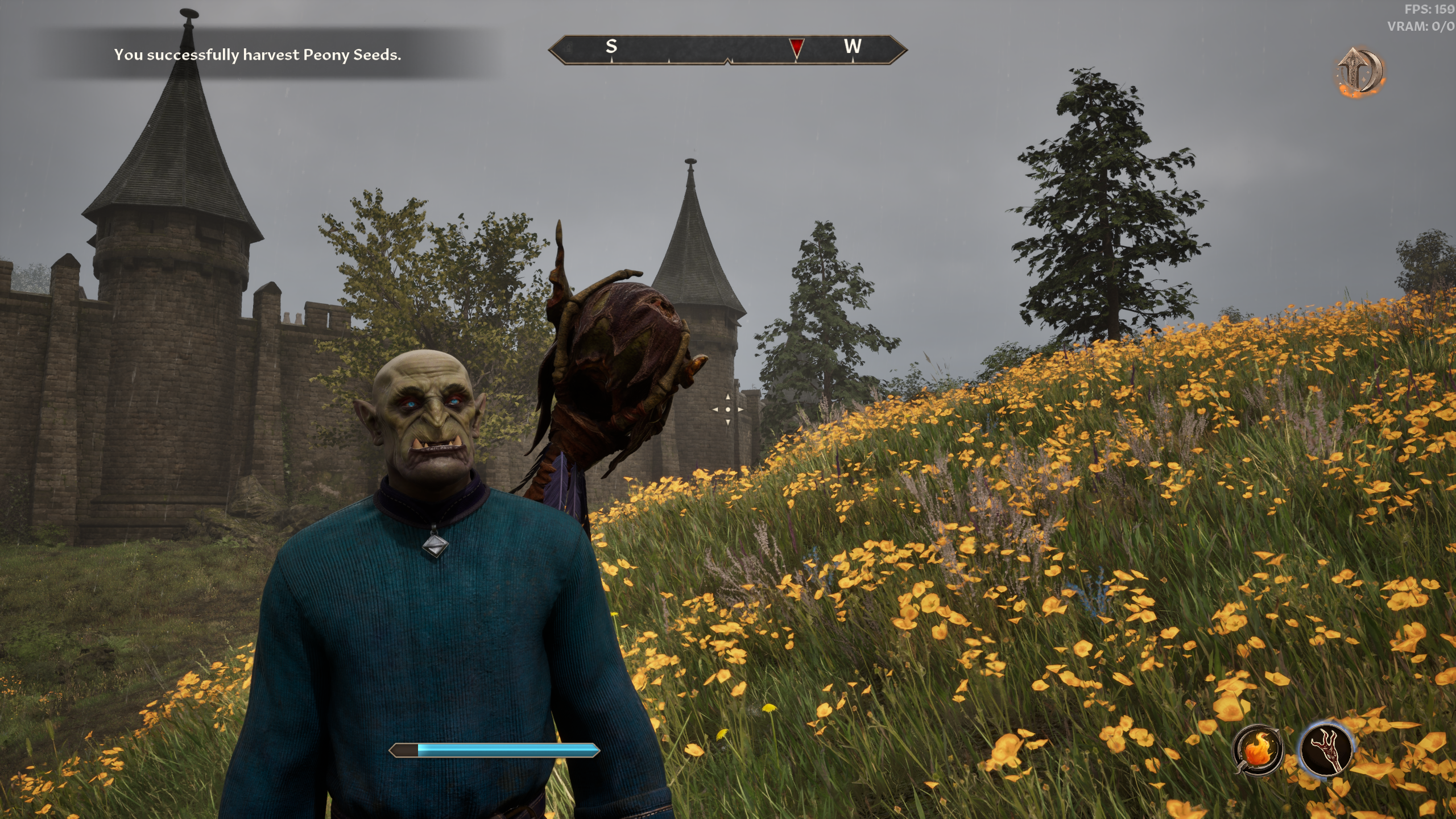
Task: Select the clawed hand staff icon
Action: tap(1326, 750)
